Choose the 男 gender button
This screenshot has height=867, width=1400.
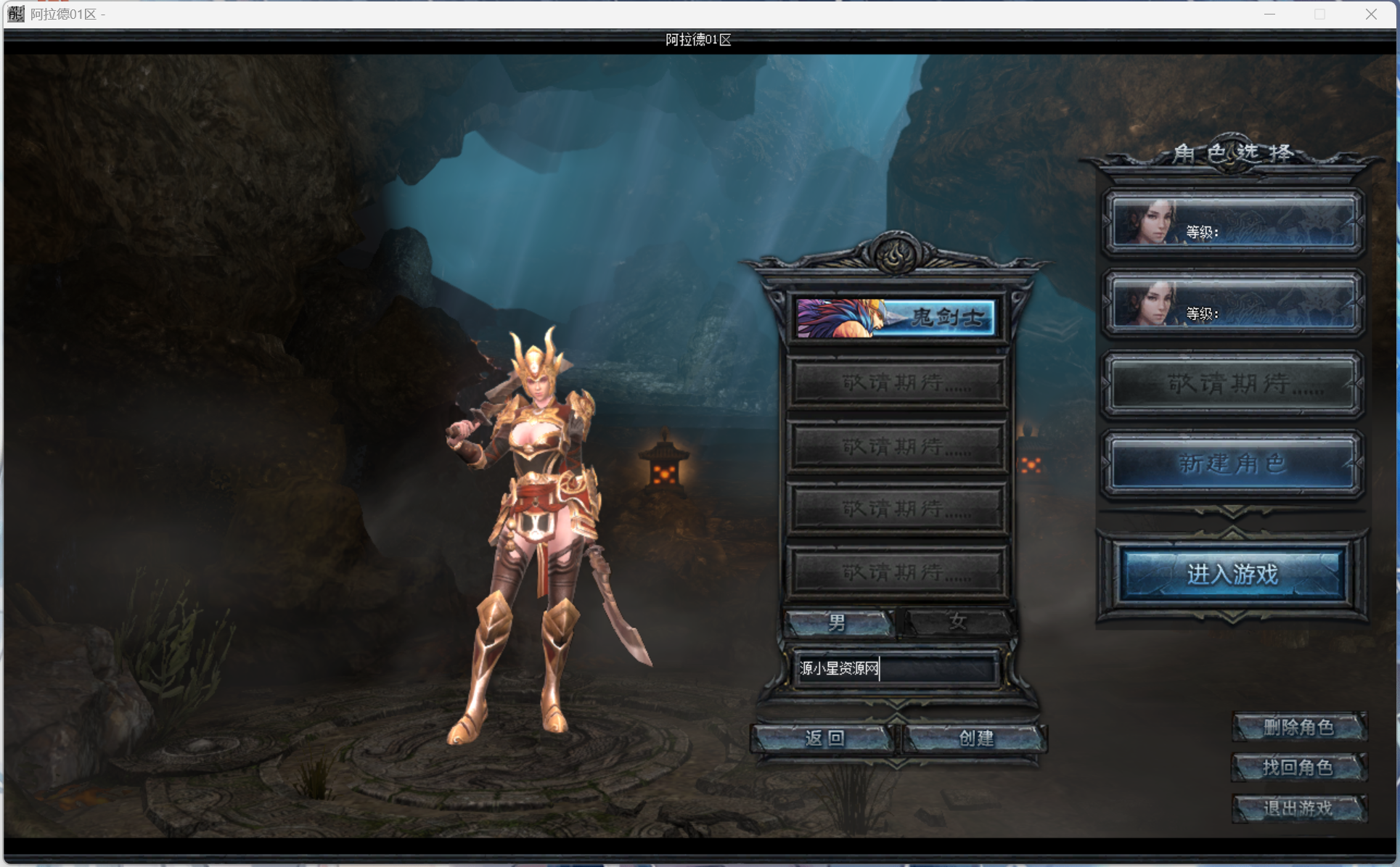[838, 622]
